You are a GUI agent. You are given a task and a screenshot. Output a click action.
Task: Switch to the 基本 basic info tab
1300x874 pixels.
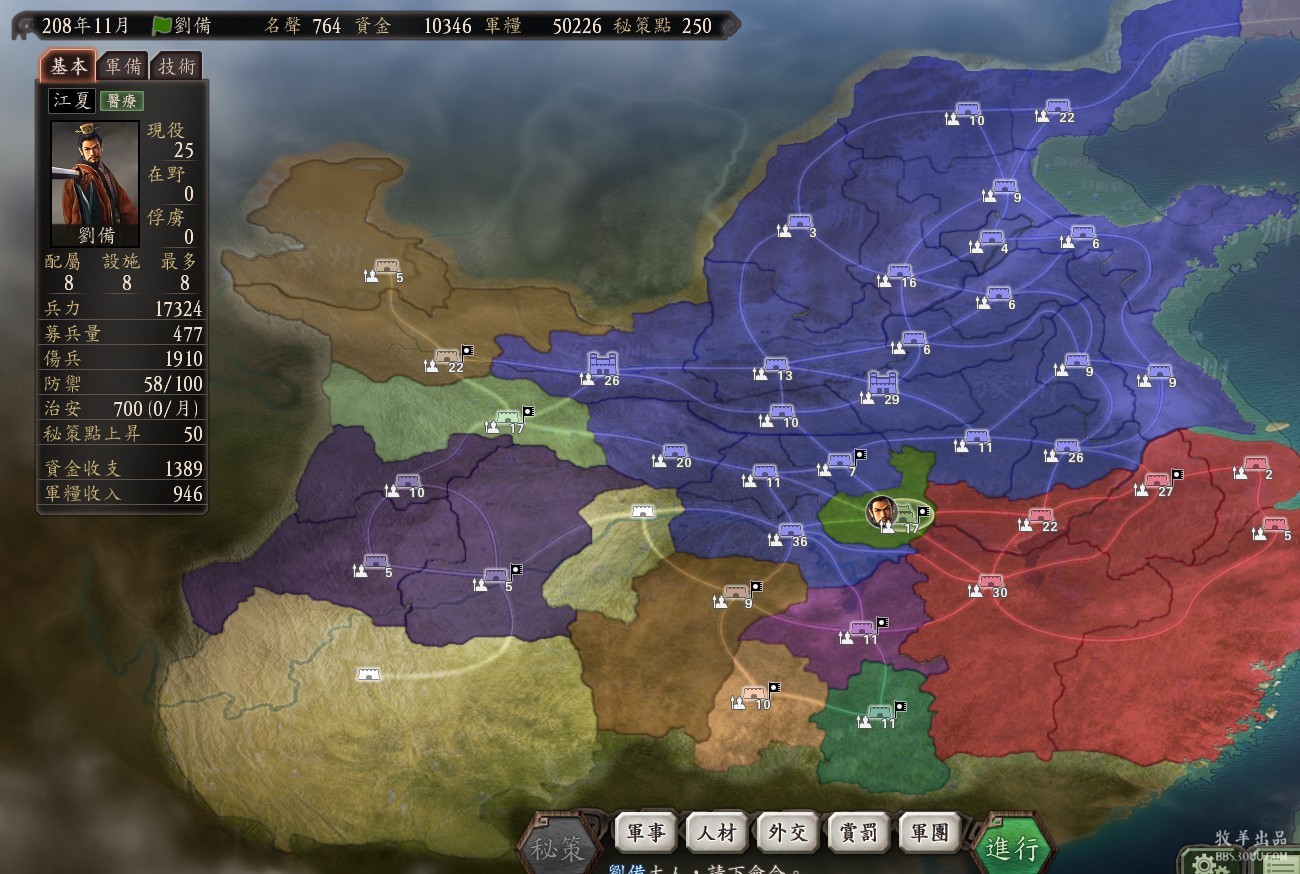click(69, 66)
